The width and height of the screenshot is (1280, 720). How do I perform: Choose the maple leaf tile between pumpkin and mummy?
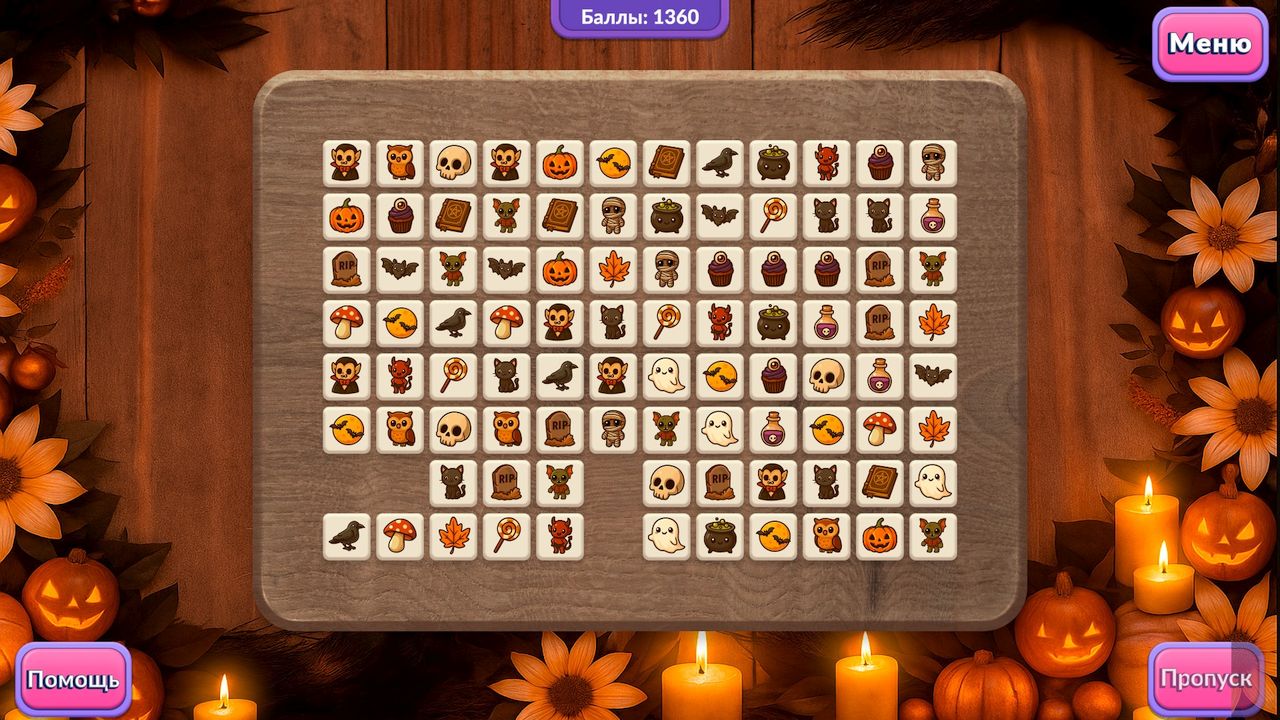(x=613, y=269)
